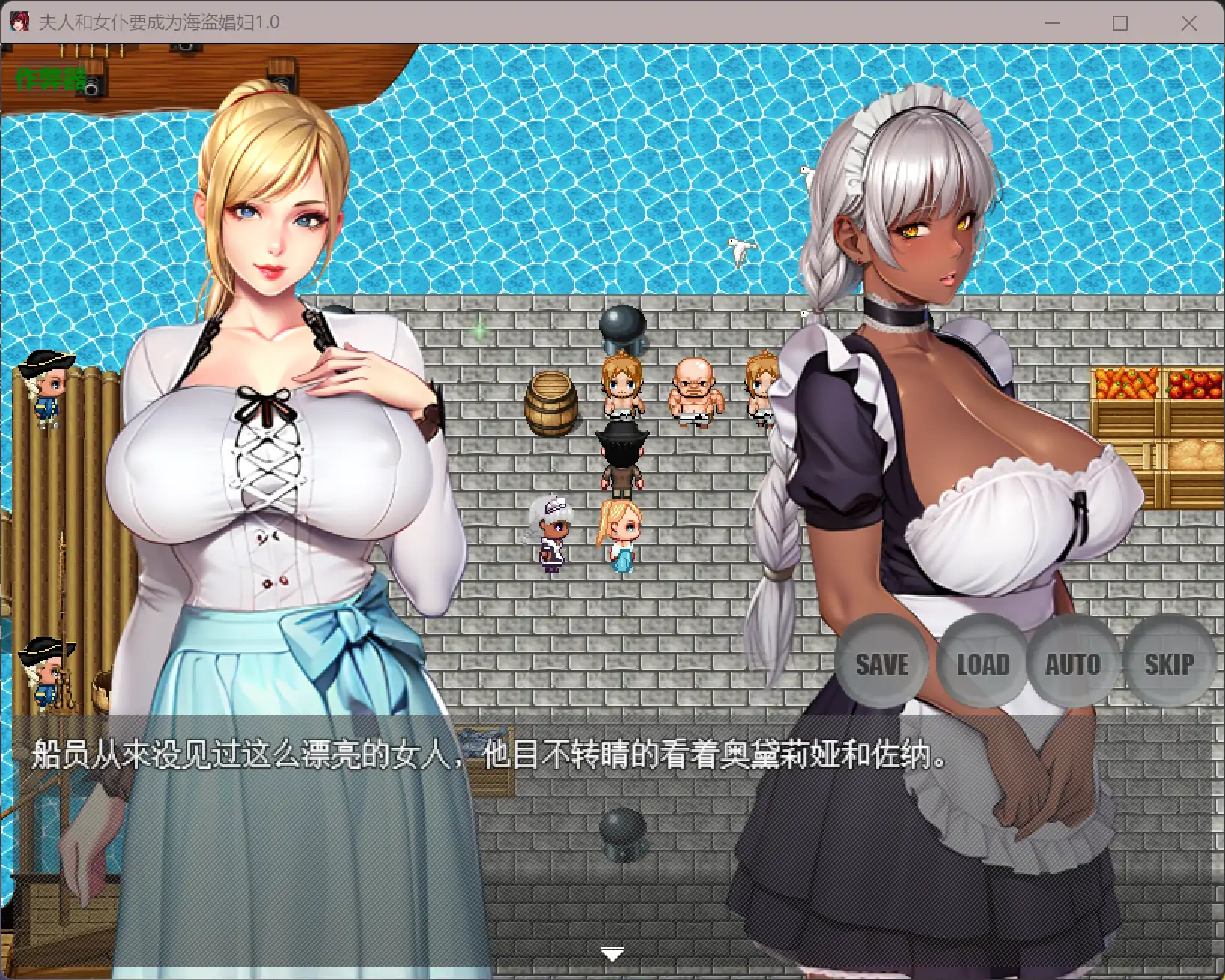Click the game icon in the title bar
This screenshot has width=1225, height=980.
click(x=21, y=22)
